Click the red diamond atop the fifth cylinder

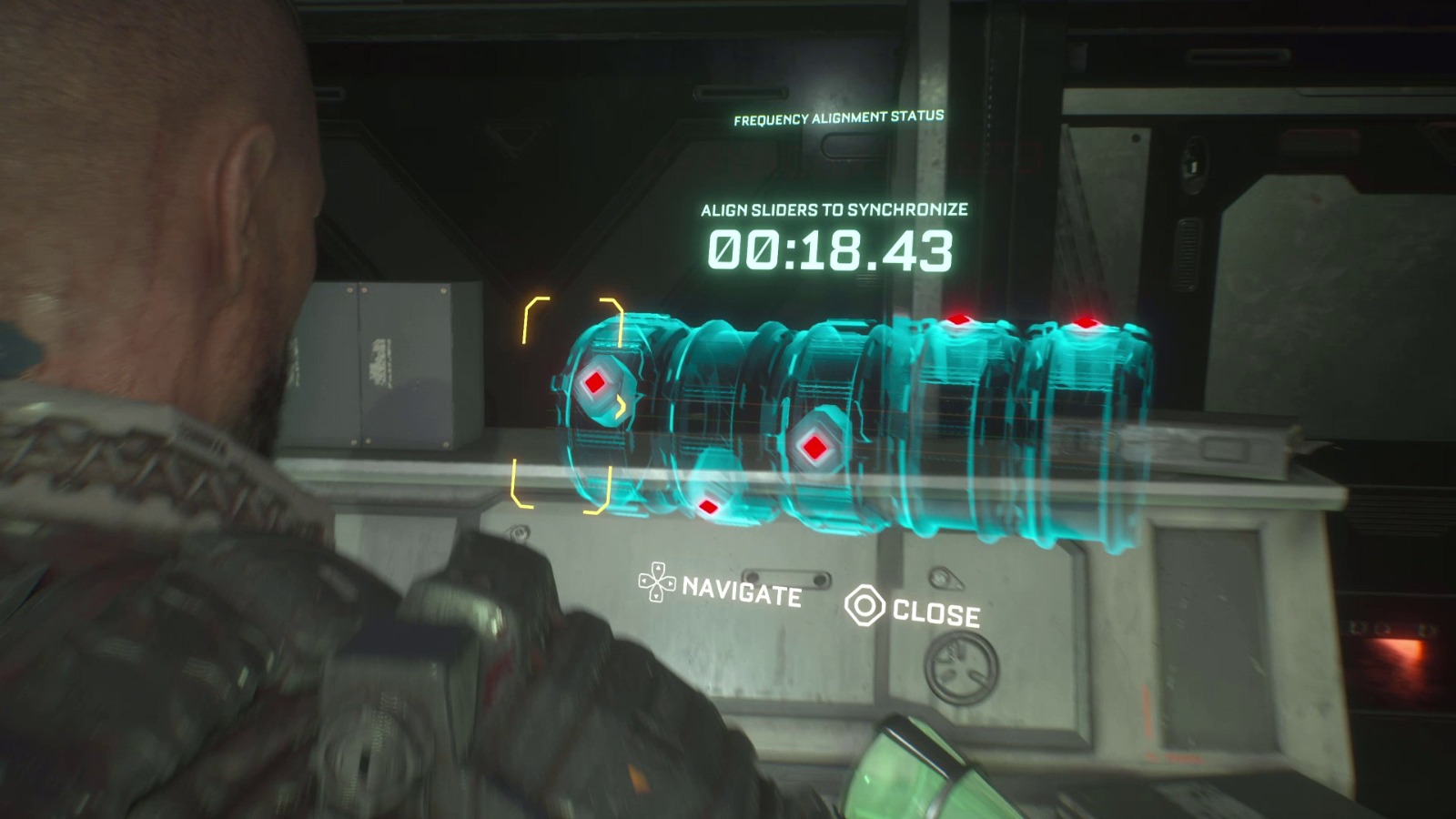(x=1085, y=320)
